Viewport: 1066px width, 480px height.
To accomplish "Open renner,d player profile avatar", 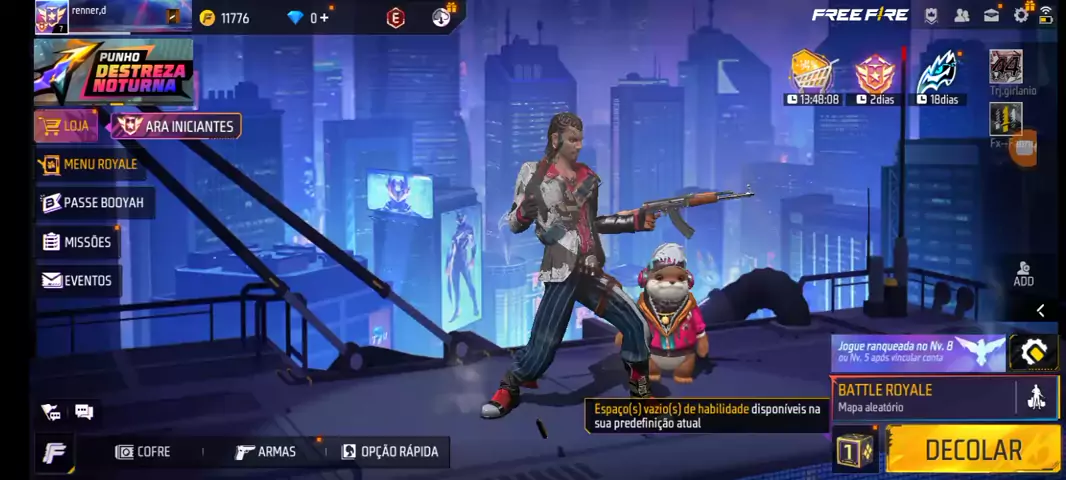I will tap(51, 16).
